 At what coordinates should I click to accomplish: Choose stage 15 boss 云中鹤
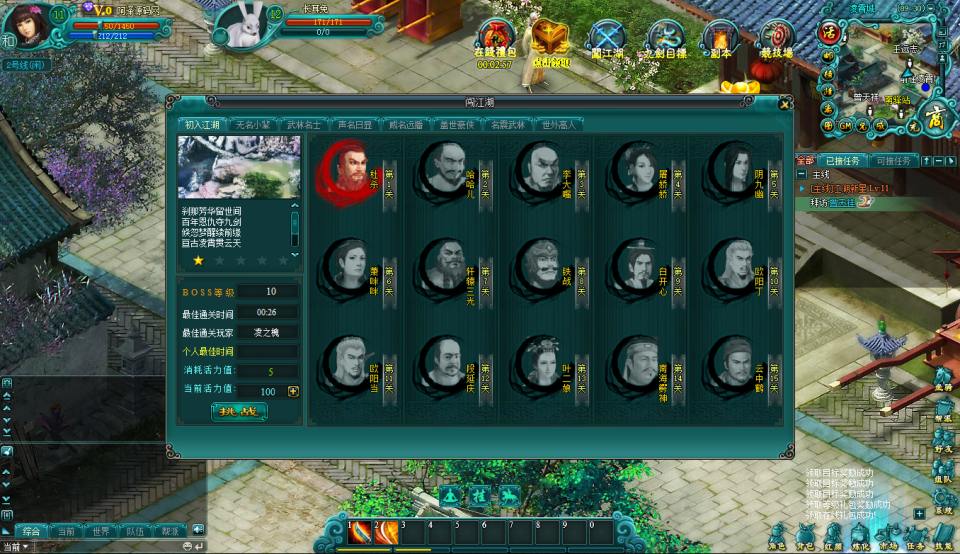tap(732, 363)
